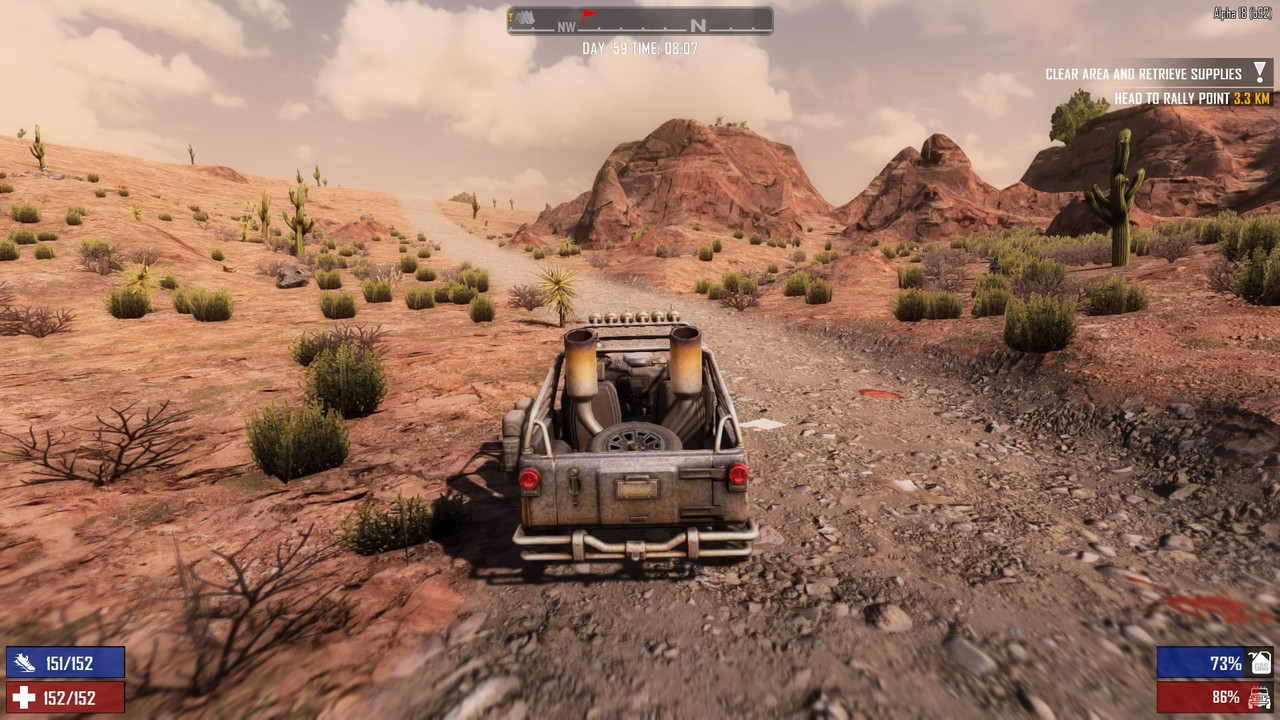Click the gas can fuel icon

[x=1259, y=662]
